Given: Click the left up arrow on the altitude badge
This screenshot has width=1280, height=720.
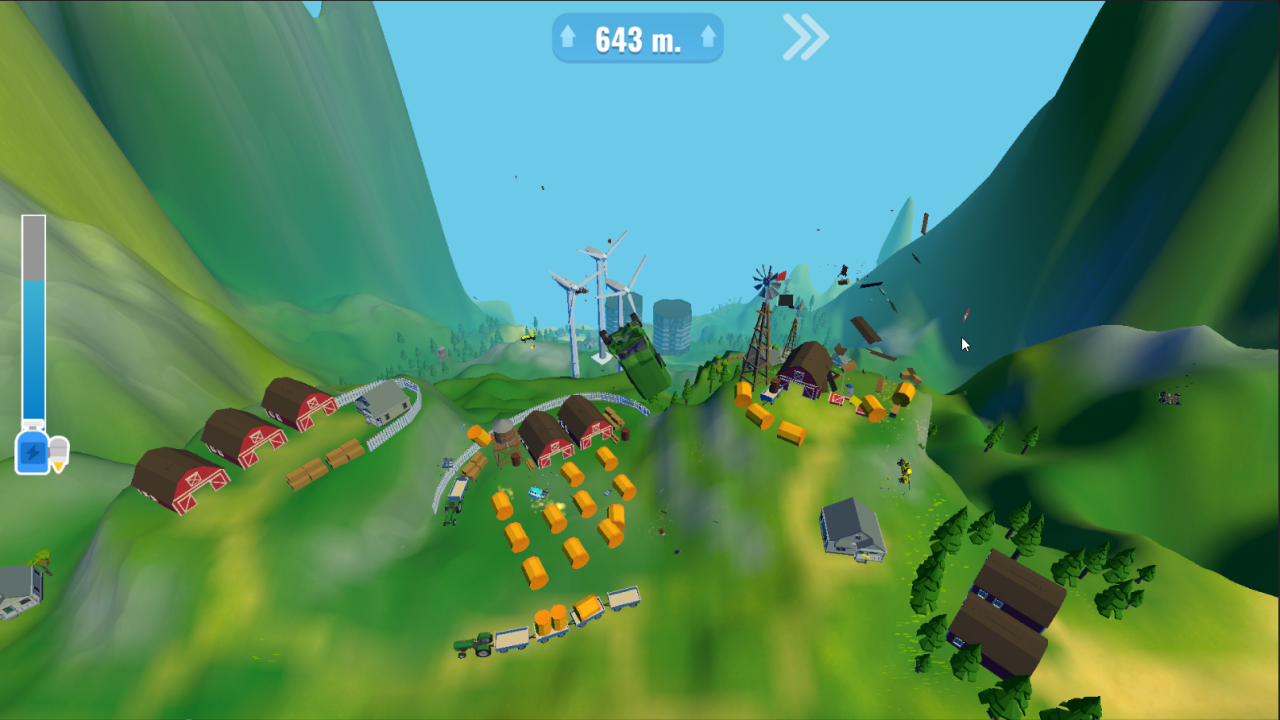Looking at the screenshot, I should click(x=570, y=38).
